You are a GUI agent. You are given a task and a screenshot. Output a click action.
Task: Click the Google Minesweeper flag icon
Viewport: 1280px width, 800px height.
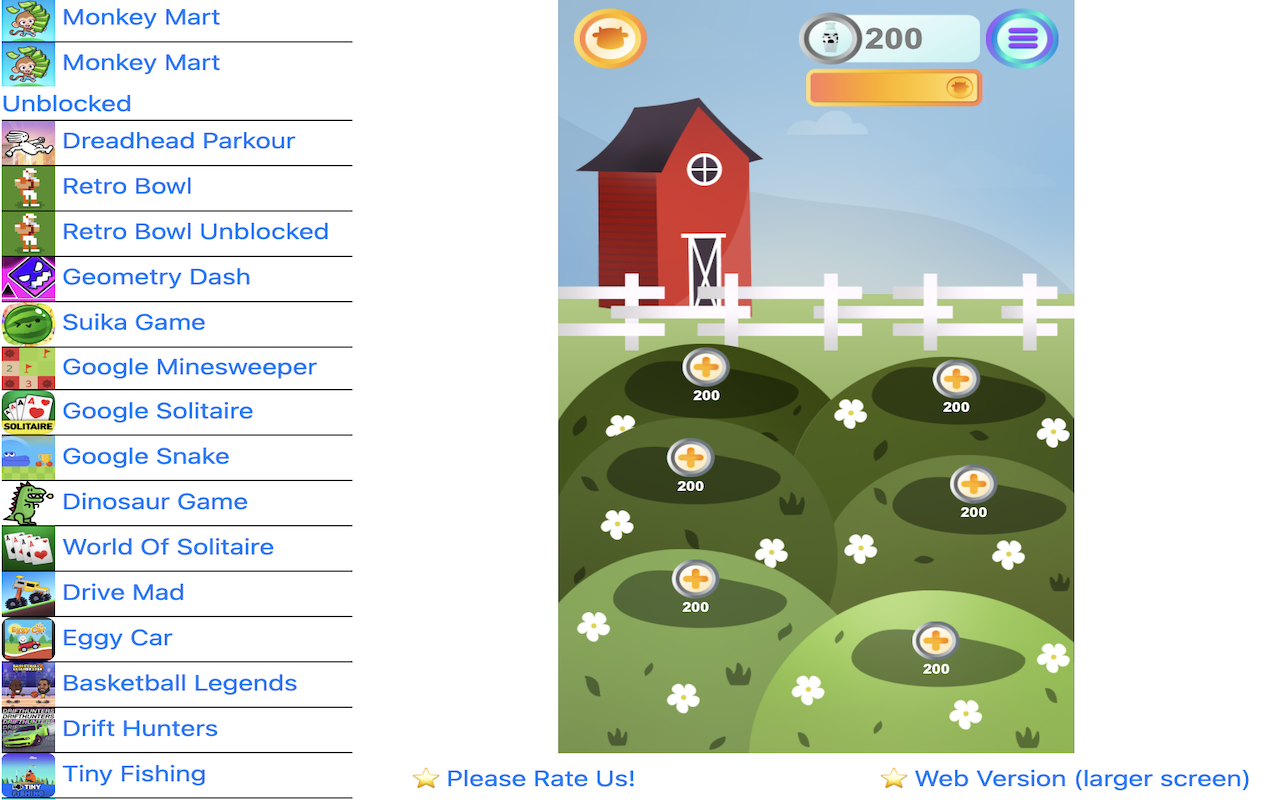(27, 369)
